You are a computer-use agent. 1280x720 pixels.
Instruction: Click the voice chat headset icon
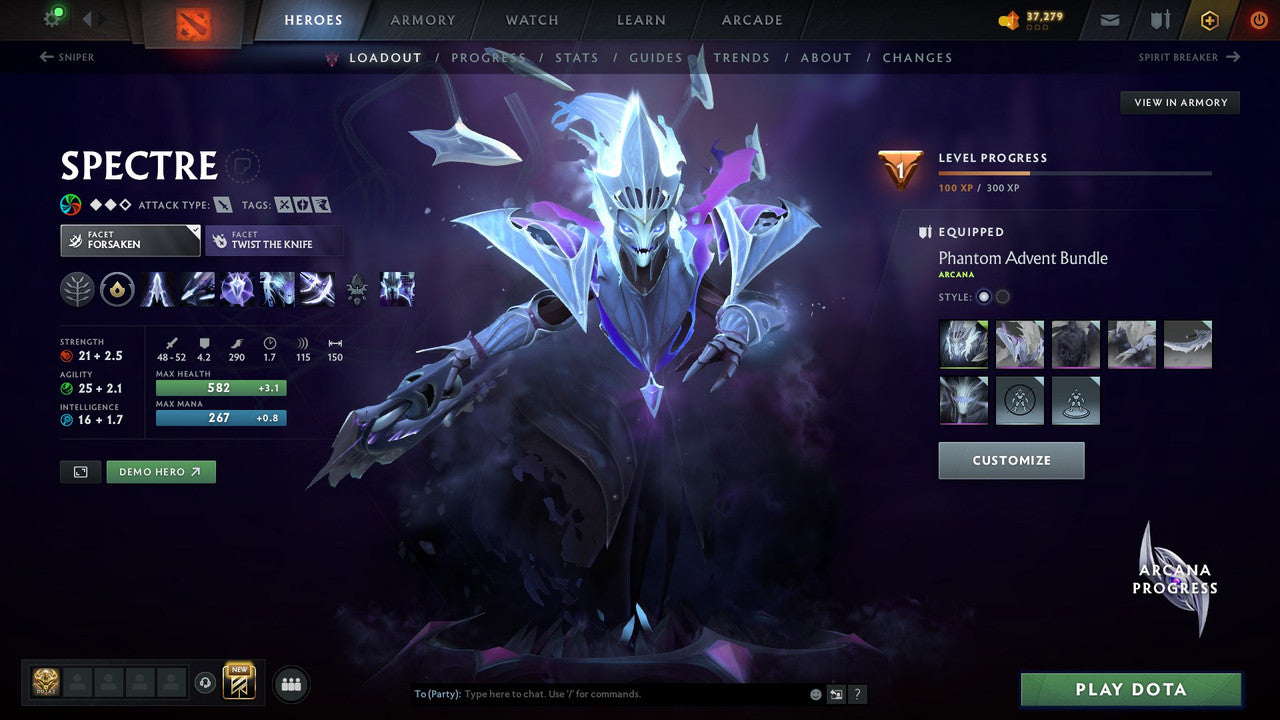tap(206, 683)
